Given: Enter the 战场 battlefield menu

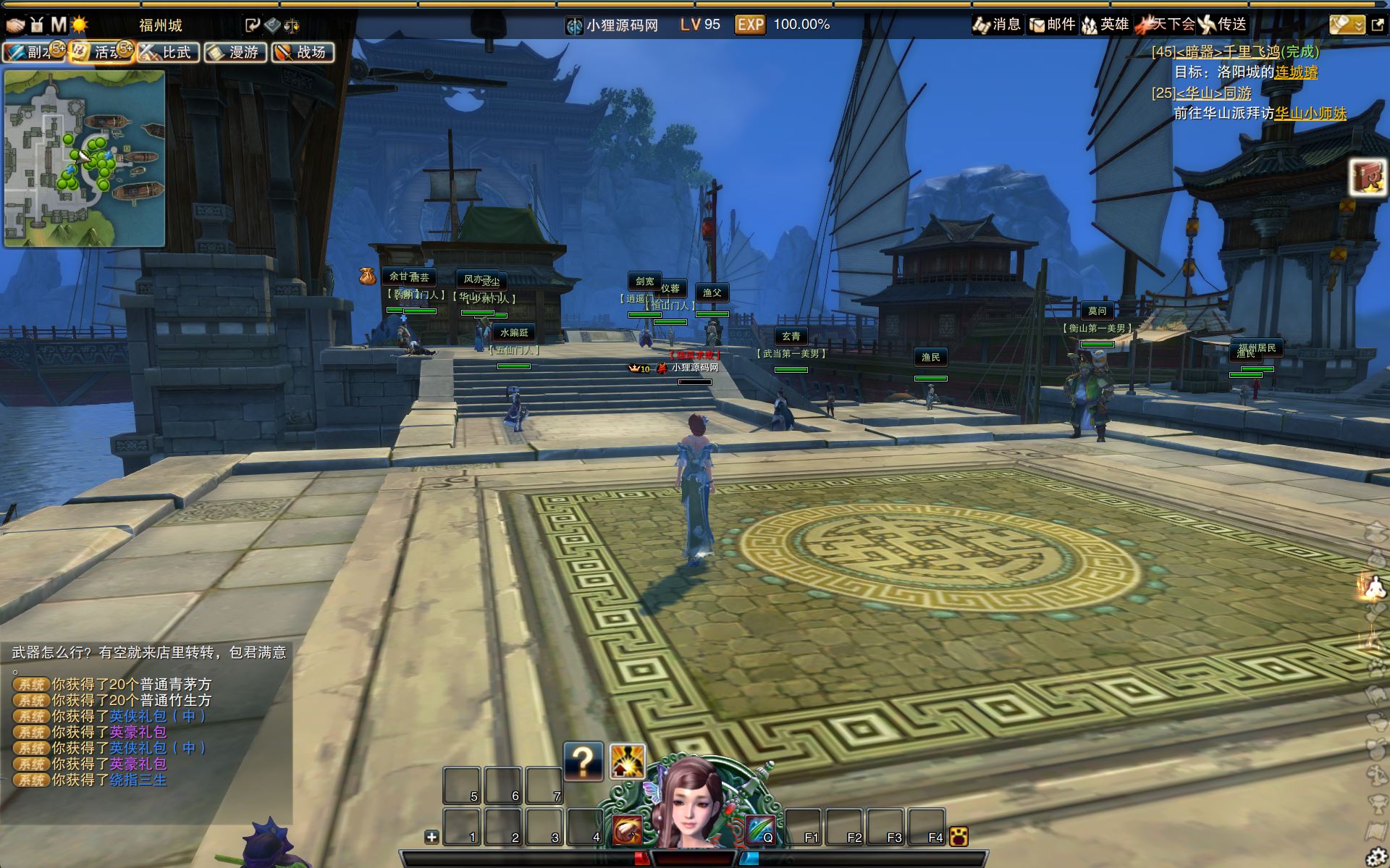Looking at the screenshot, I should pos(303,52).
